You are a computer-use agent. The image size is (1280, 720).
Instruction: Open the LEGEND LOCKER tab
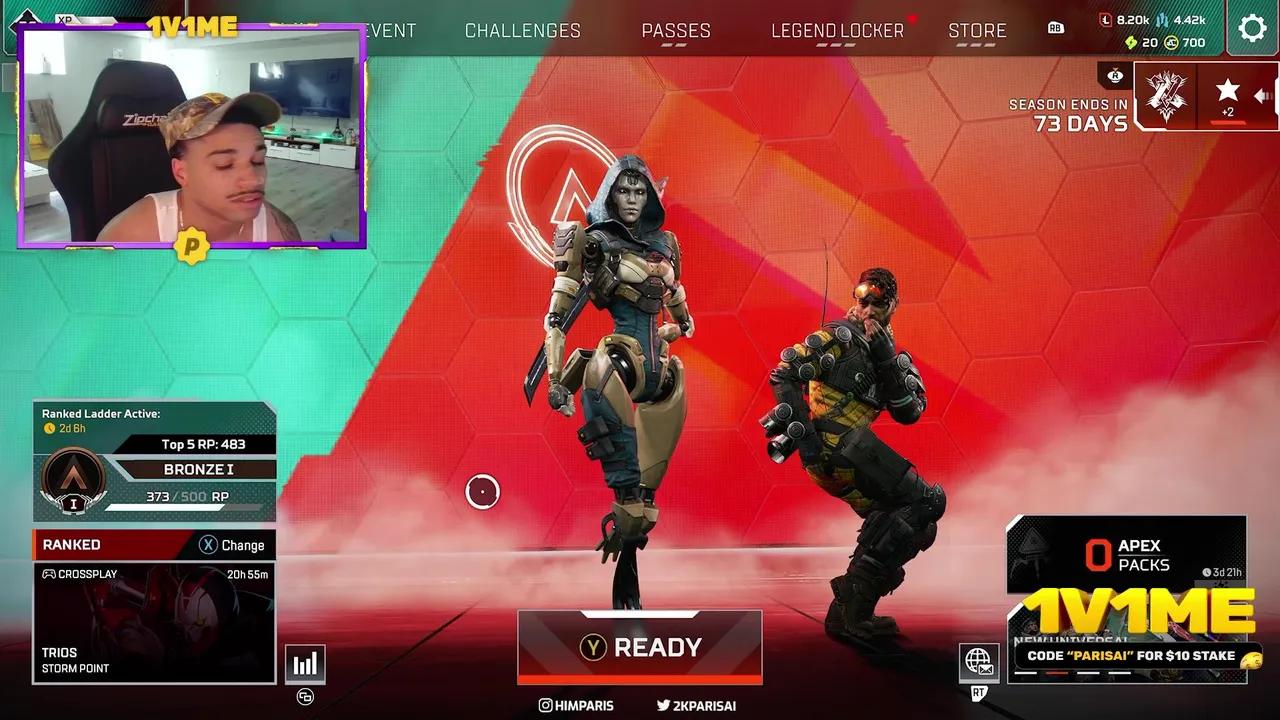click(836, 30)
